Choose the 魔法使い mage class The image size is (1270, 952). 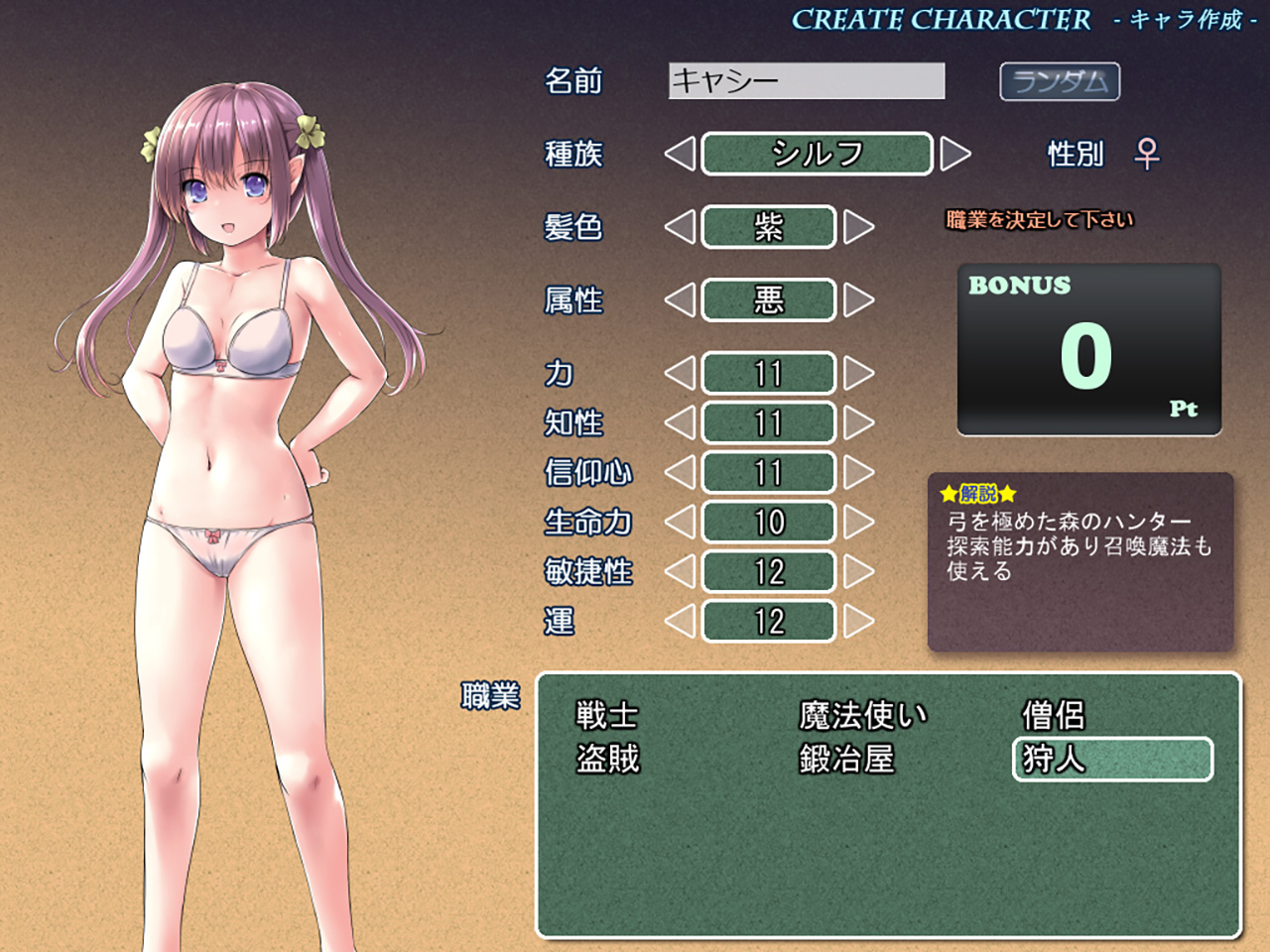click(862, 715)
